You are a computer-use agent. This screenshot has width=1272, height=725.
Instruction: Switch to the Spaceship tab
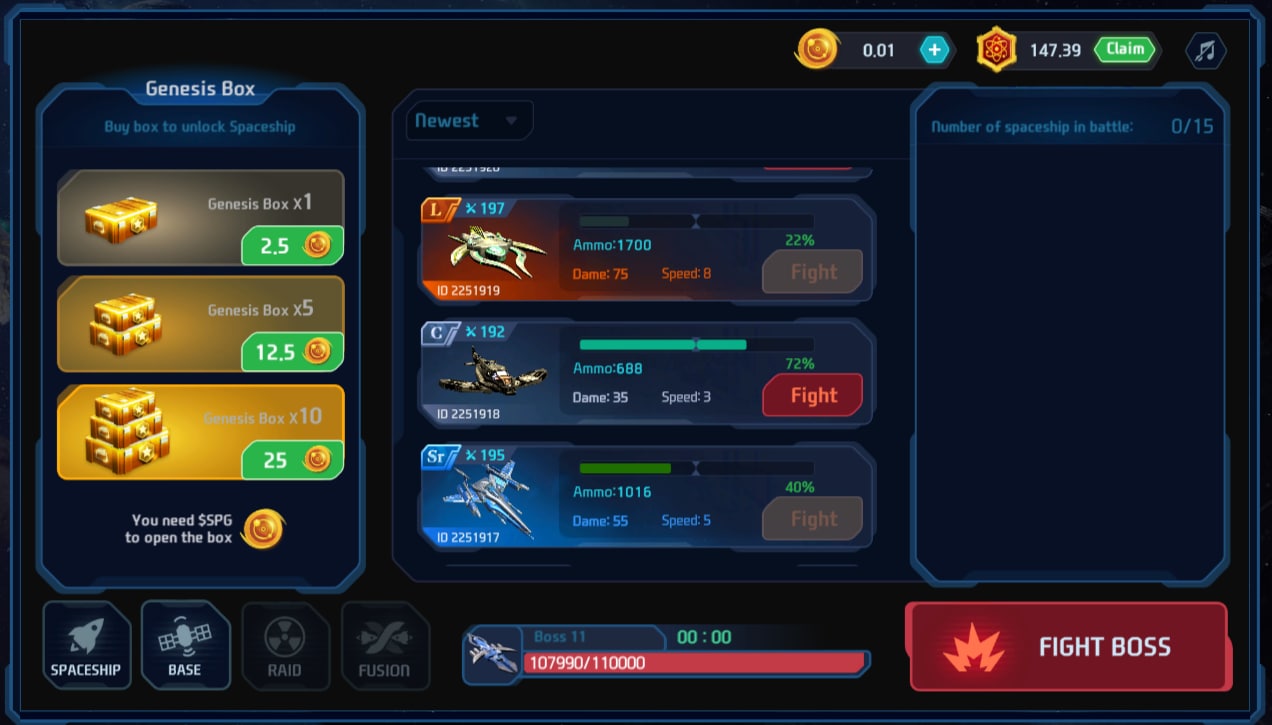pos(86,646)
